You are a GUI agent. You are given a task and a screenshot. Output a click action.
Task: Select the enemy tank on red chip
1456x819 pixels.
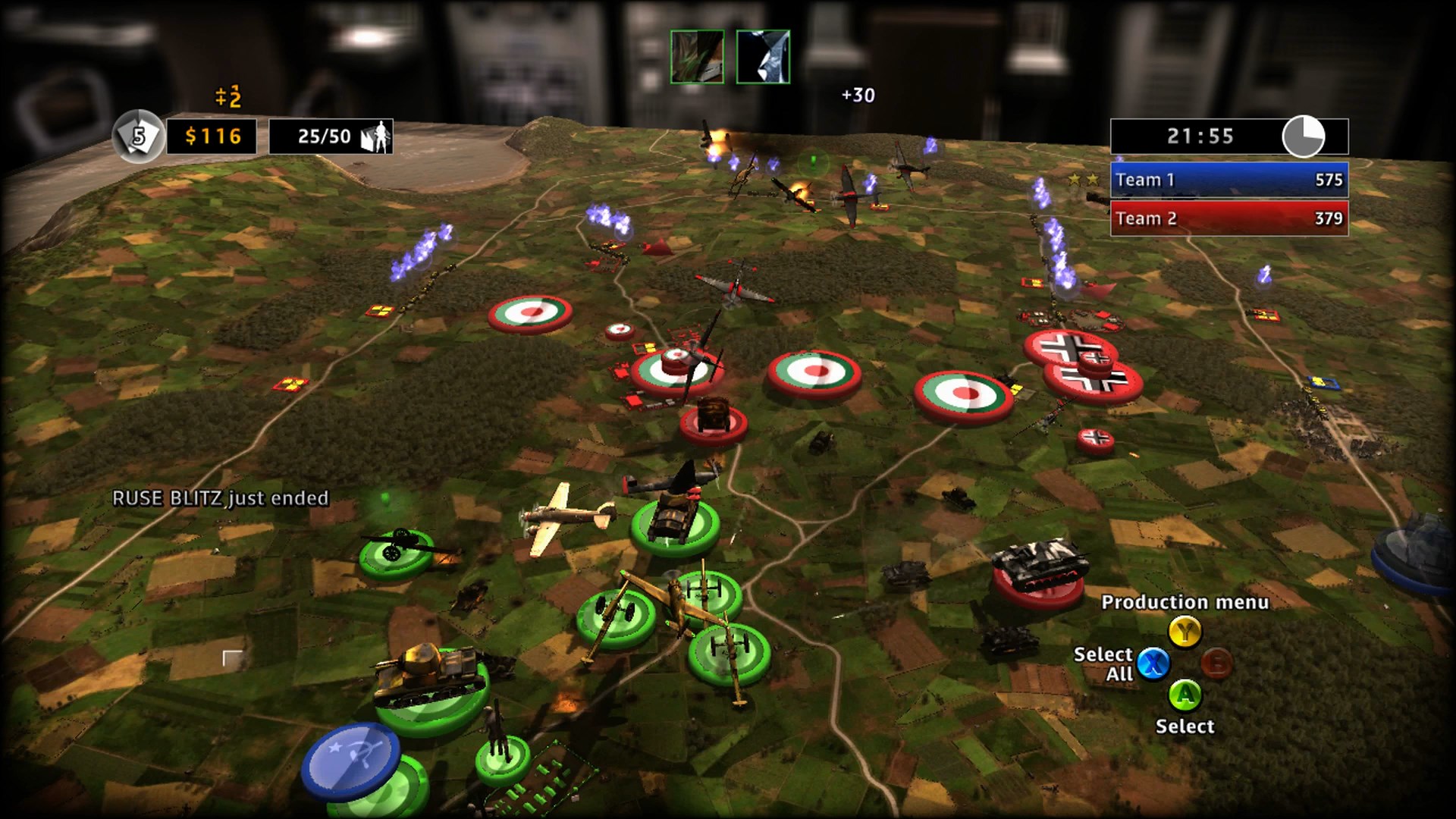pyautogui.click(x=1038, y=574)
